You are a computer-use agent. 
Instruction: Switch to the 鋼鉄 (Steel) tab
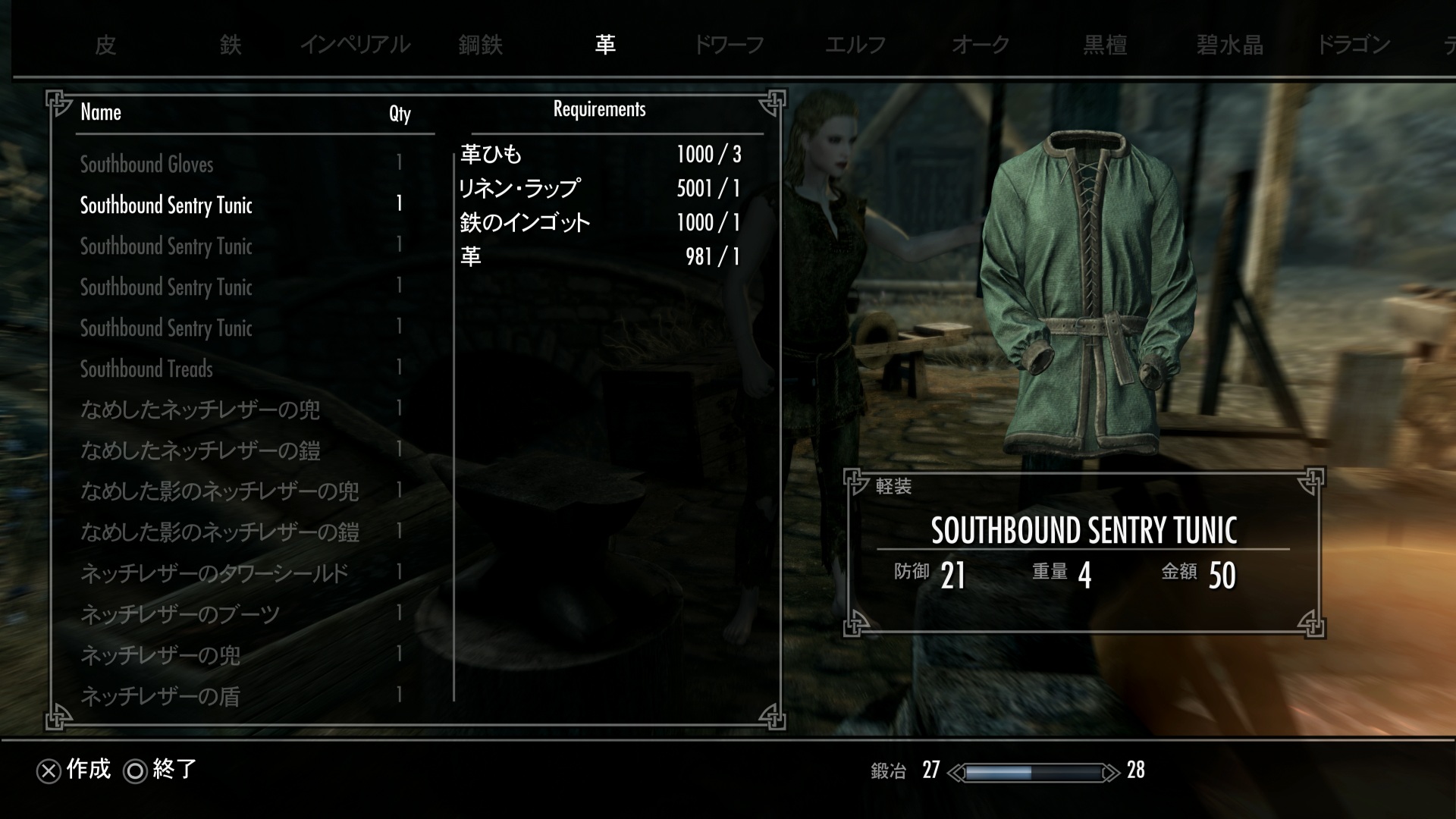480,45
